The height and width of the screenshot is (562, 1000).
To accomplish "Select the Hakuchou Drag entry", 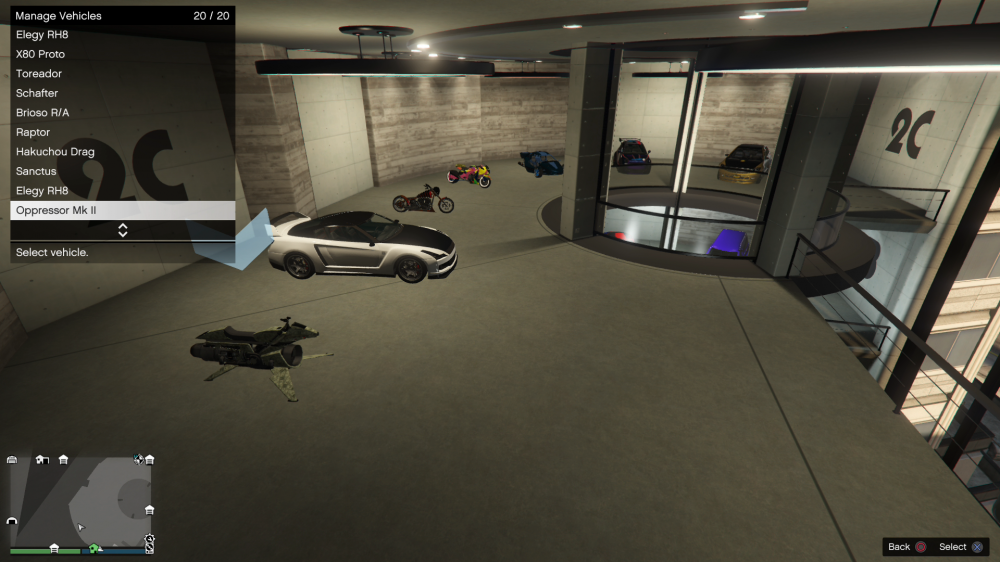I will [x=122, y=152].
